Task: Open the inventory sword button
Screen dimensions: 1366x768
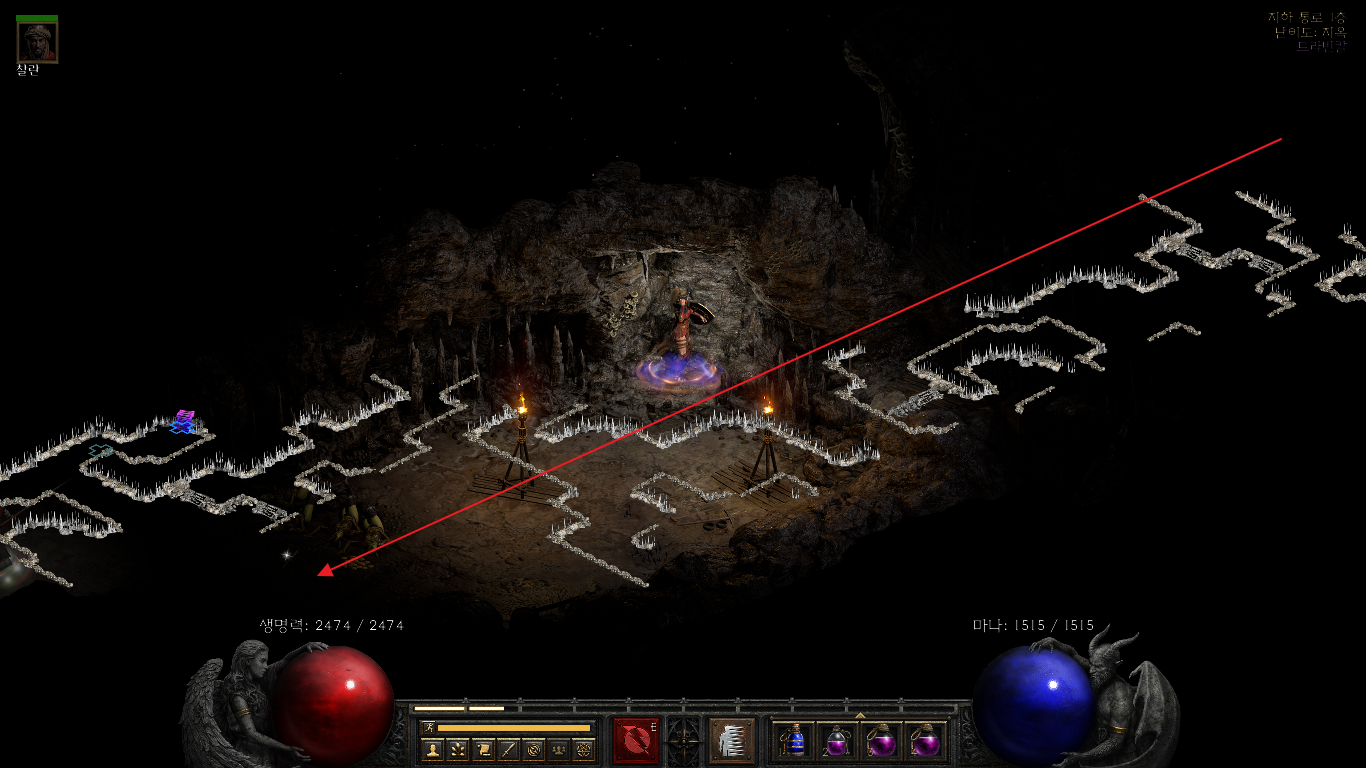Action: [x=508, y=749]
